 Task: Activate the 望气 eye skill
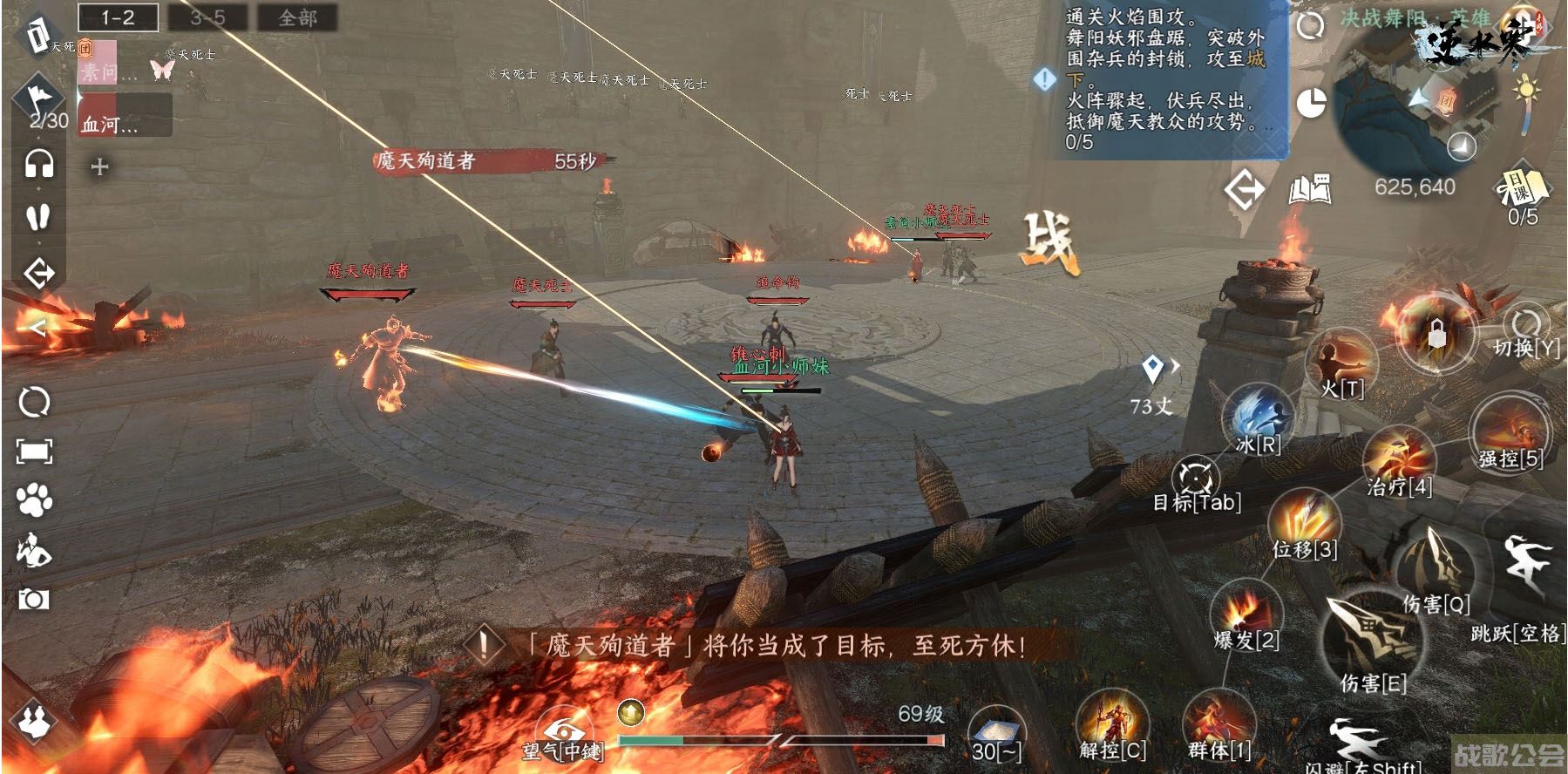coord(562,732)
